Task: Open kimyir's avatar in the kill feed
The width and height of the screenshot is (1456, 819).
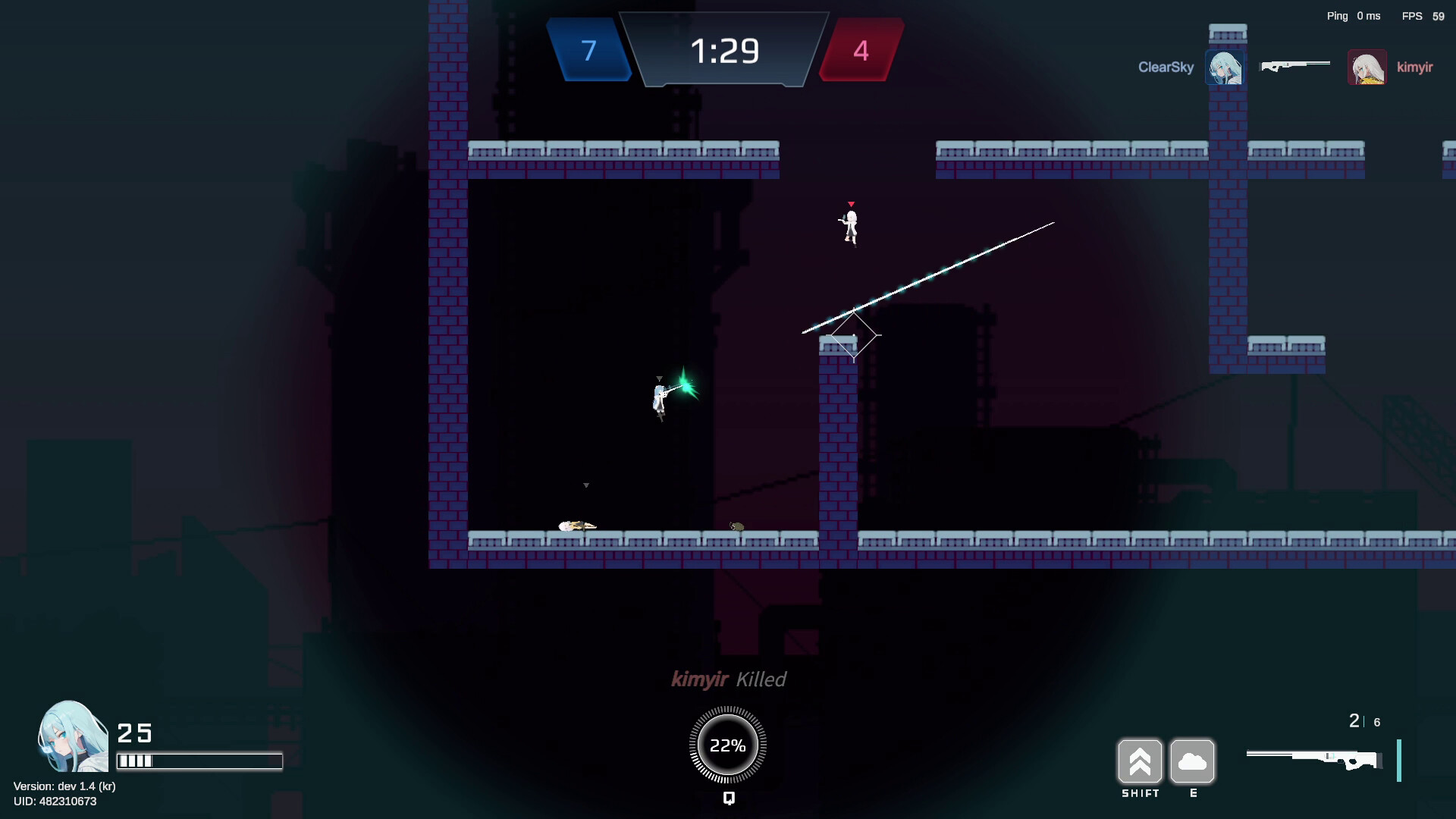Action: coord(1367,67)
